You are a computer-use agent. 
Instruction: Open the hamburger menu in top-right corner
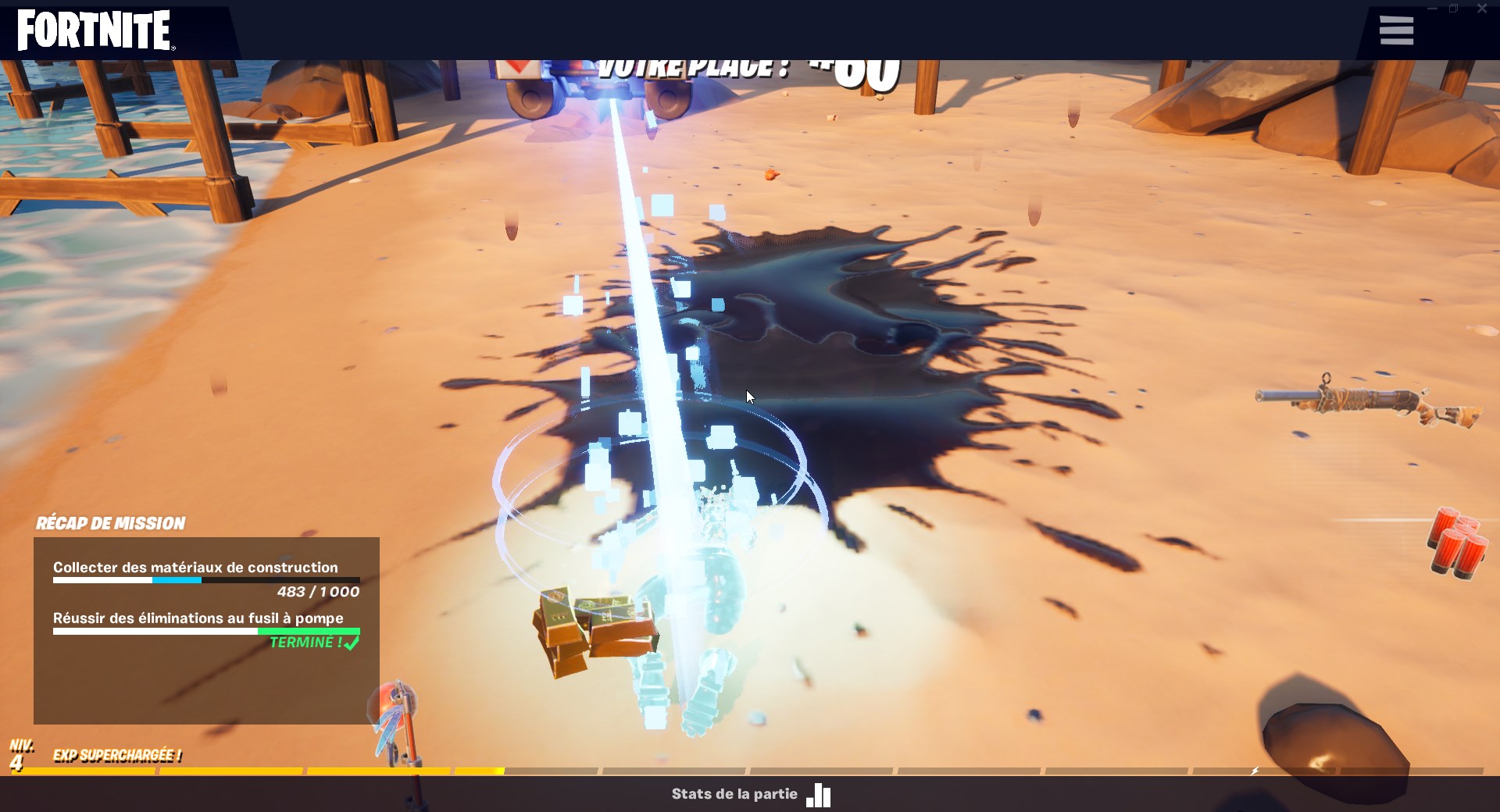1396,30
